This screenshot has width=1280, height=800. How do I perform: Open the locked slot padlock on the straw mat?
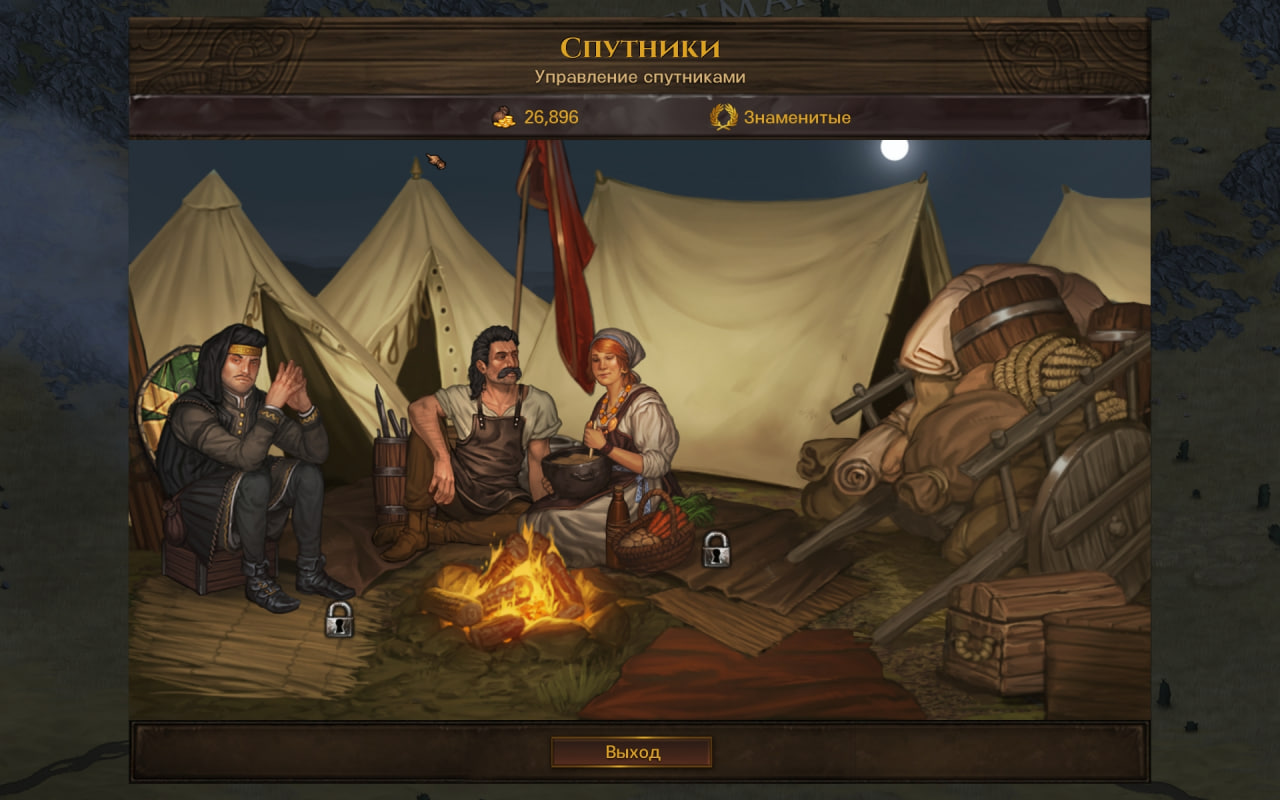[339, 620]
